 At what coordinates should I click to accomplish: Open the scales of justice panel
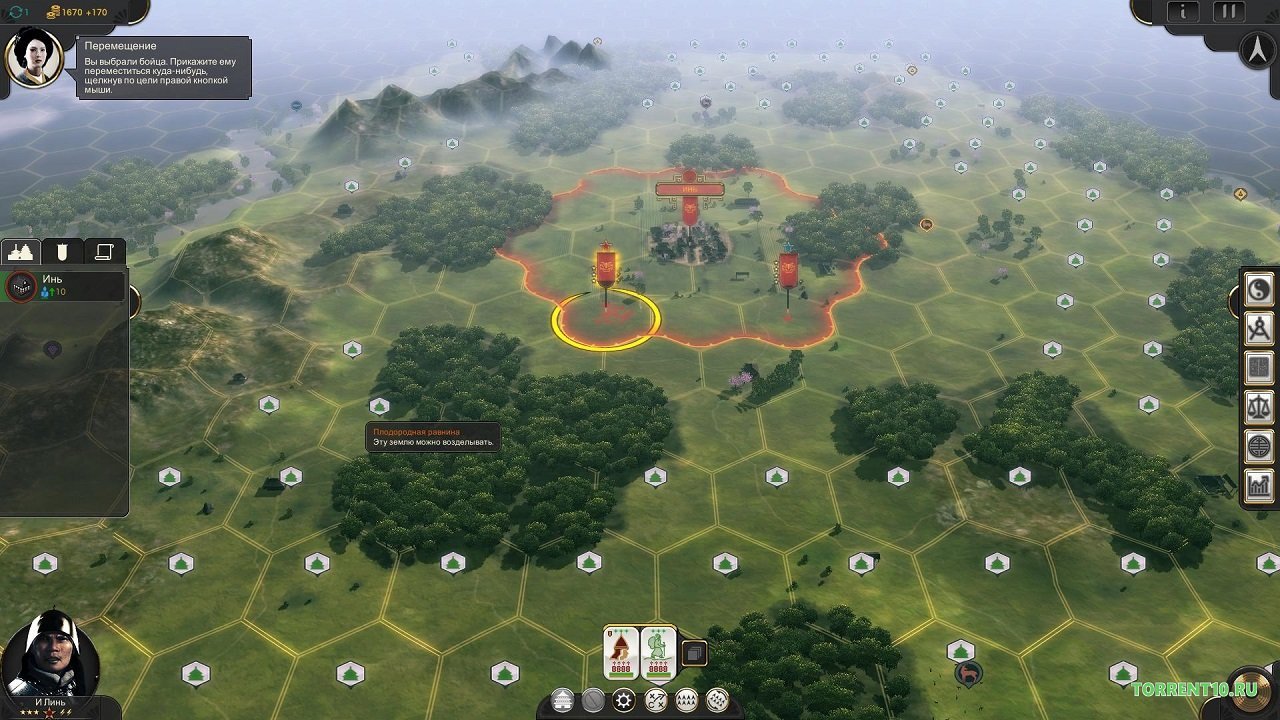tap(1258, 403)
